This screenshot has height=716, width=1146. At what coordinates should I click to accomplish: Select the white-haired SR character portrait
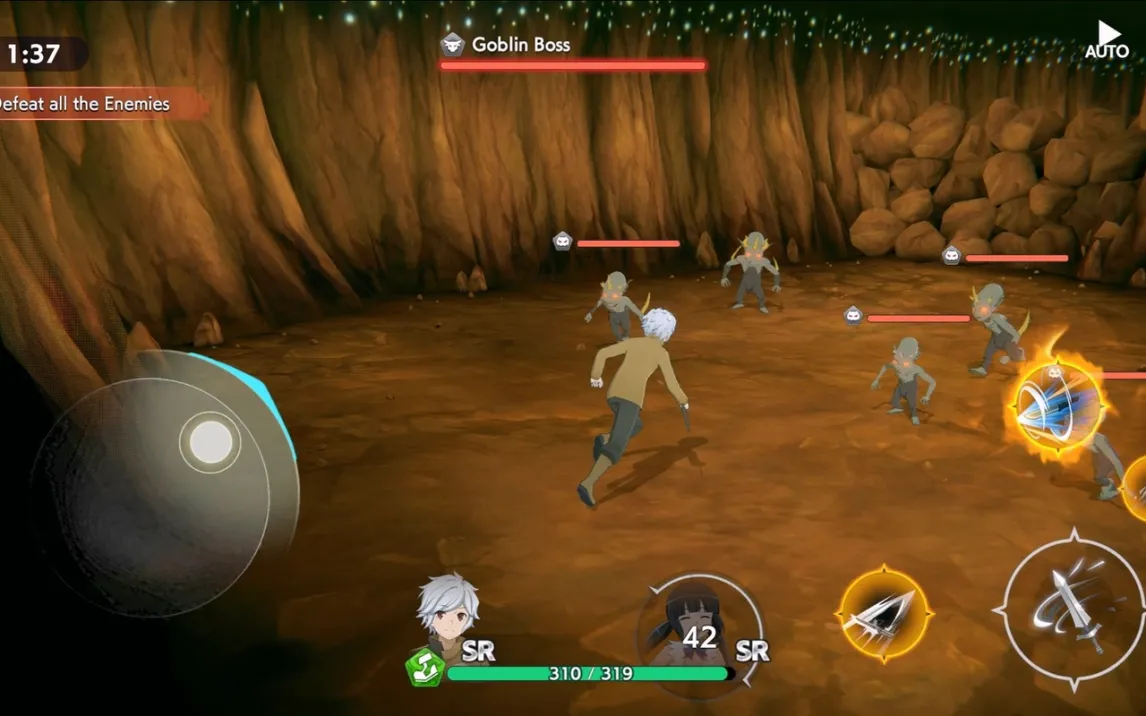pyautogui.click(x=448, y=611)
